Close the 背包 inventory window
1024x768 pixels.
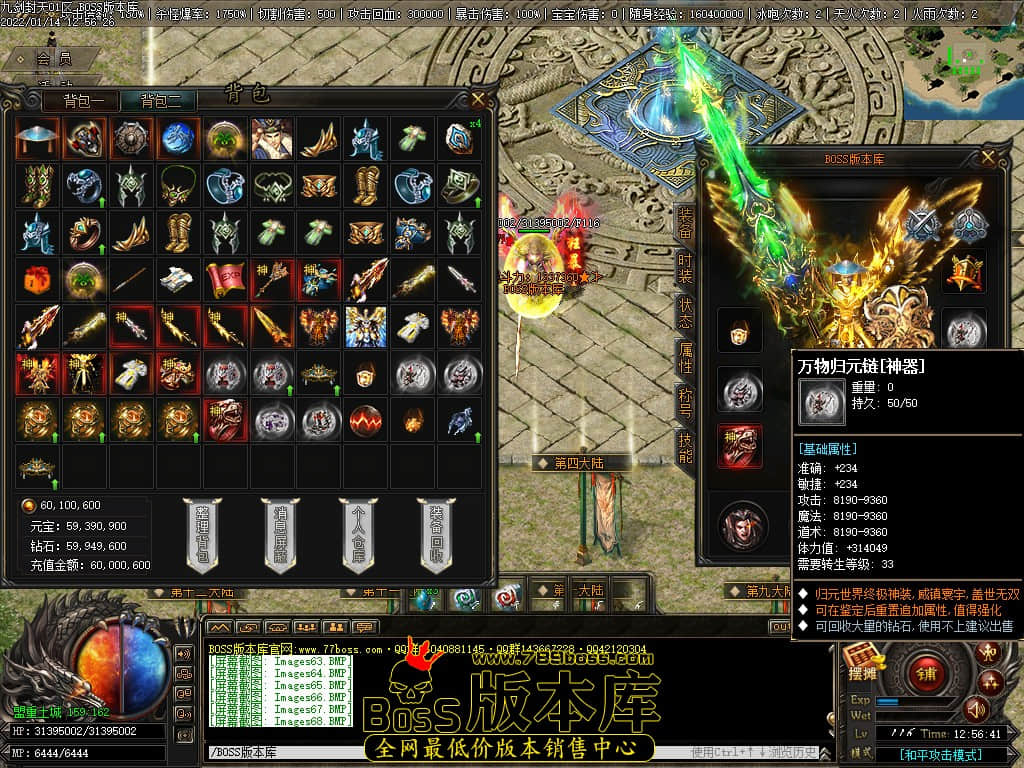[x=478, y=98]
